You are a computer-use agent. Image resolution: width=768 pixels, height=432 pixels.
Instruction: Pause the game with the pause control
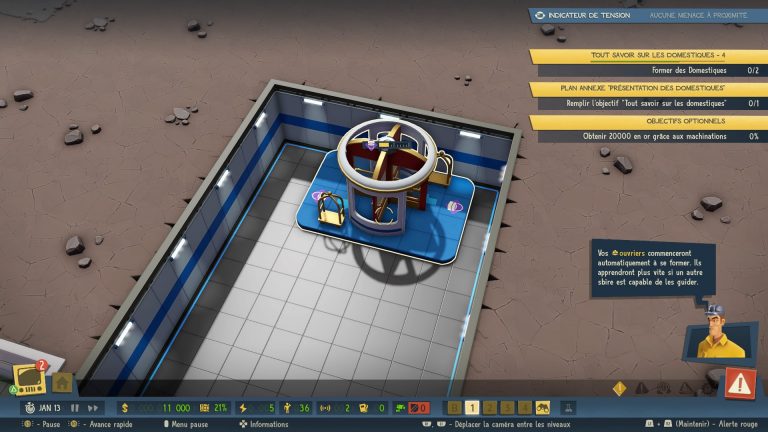pyautogui.click(x=74, y=408)
